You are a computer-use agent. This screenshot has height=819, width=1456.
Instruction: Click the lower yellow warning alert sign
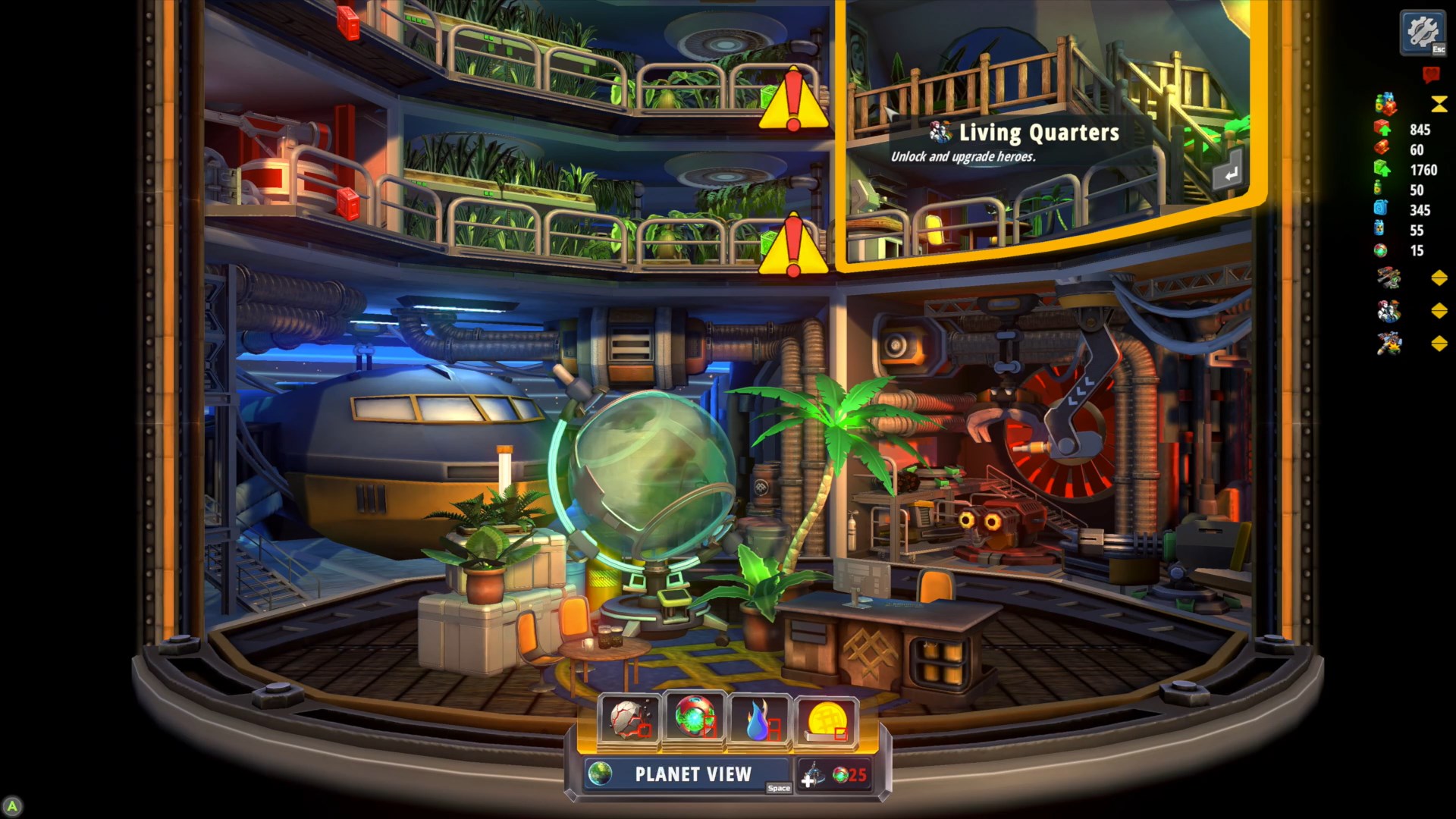click(793, 245)
